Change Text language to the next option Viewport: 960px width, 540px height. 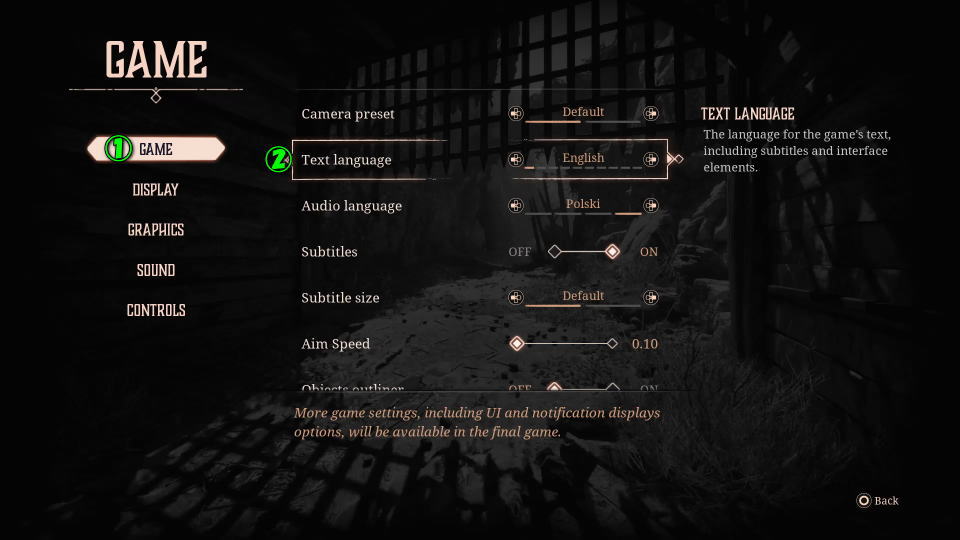(x=651, y=159)
